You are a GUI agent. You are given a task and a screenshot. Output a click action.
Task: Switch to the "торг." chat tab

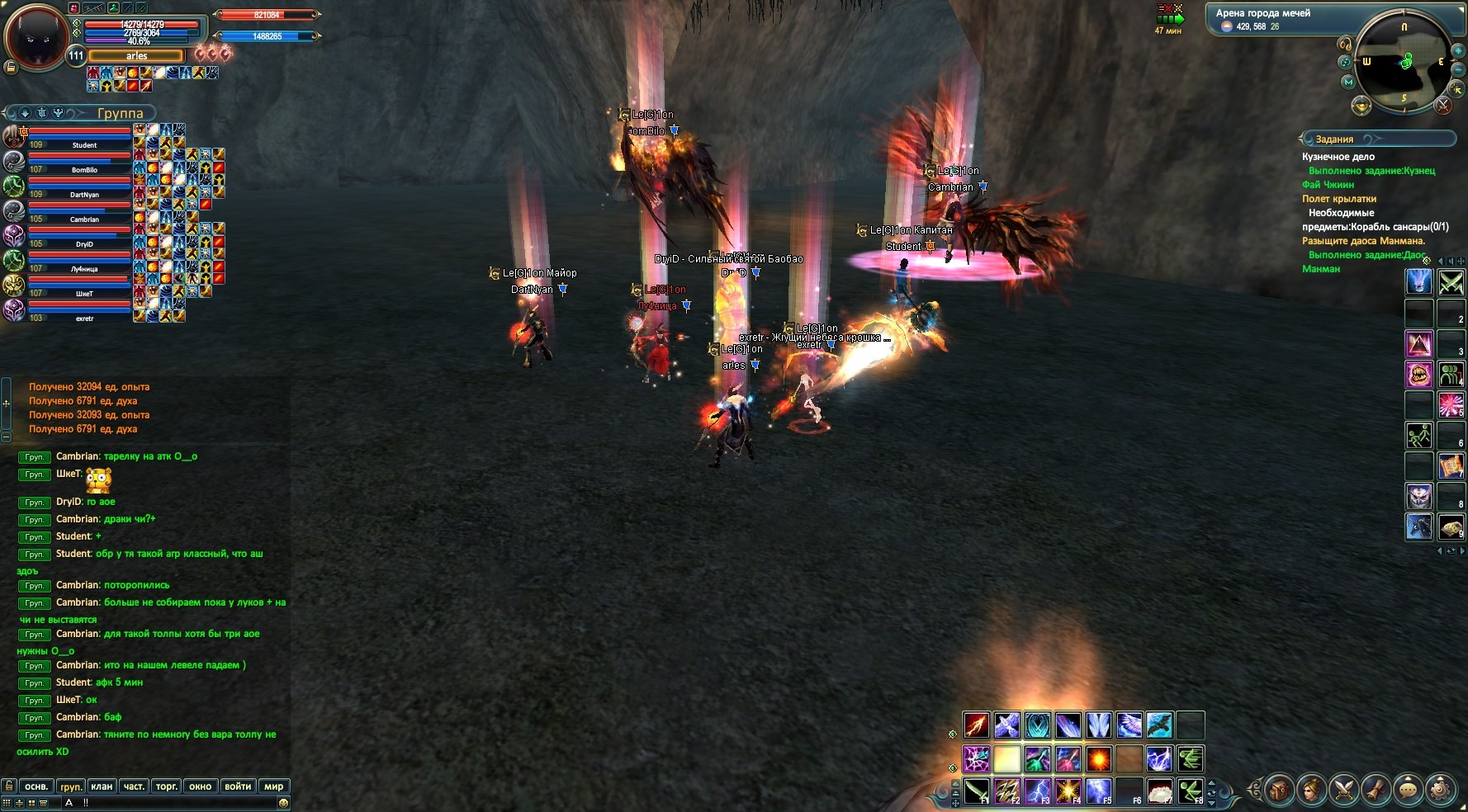167,786
